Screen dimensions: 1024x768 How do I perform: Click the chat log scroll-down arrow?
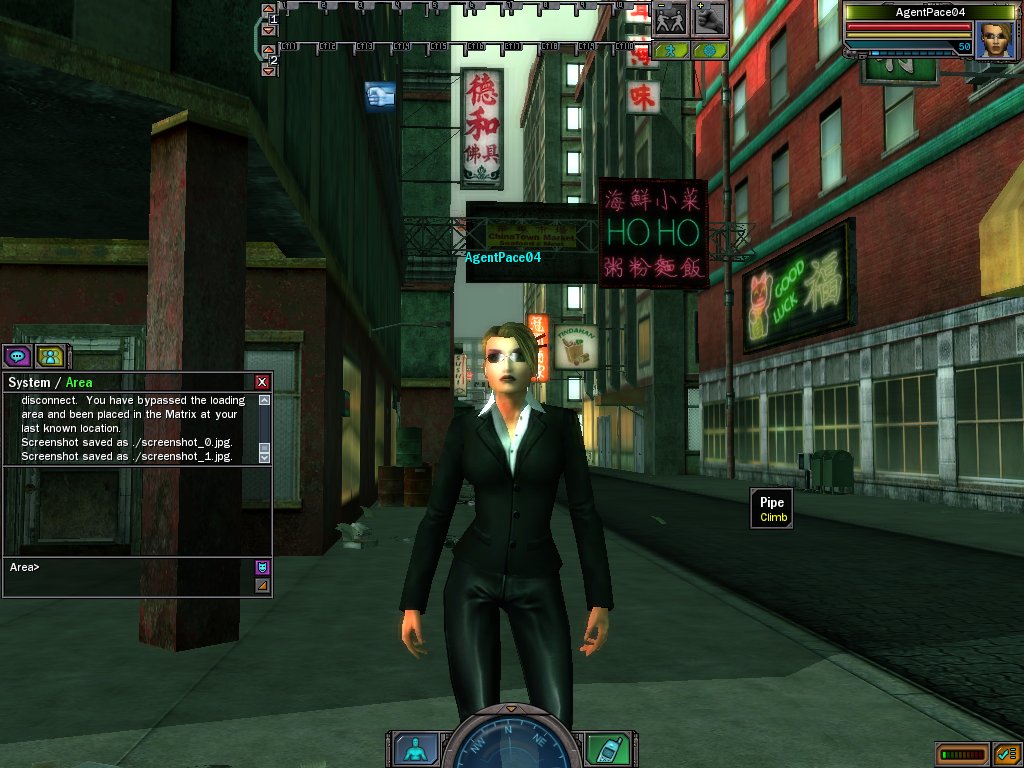264,456
